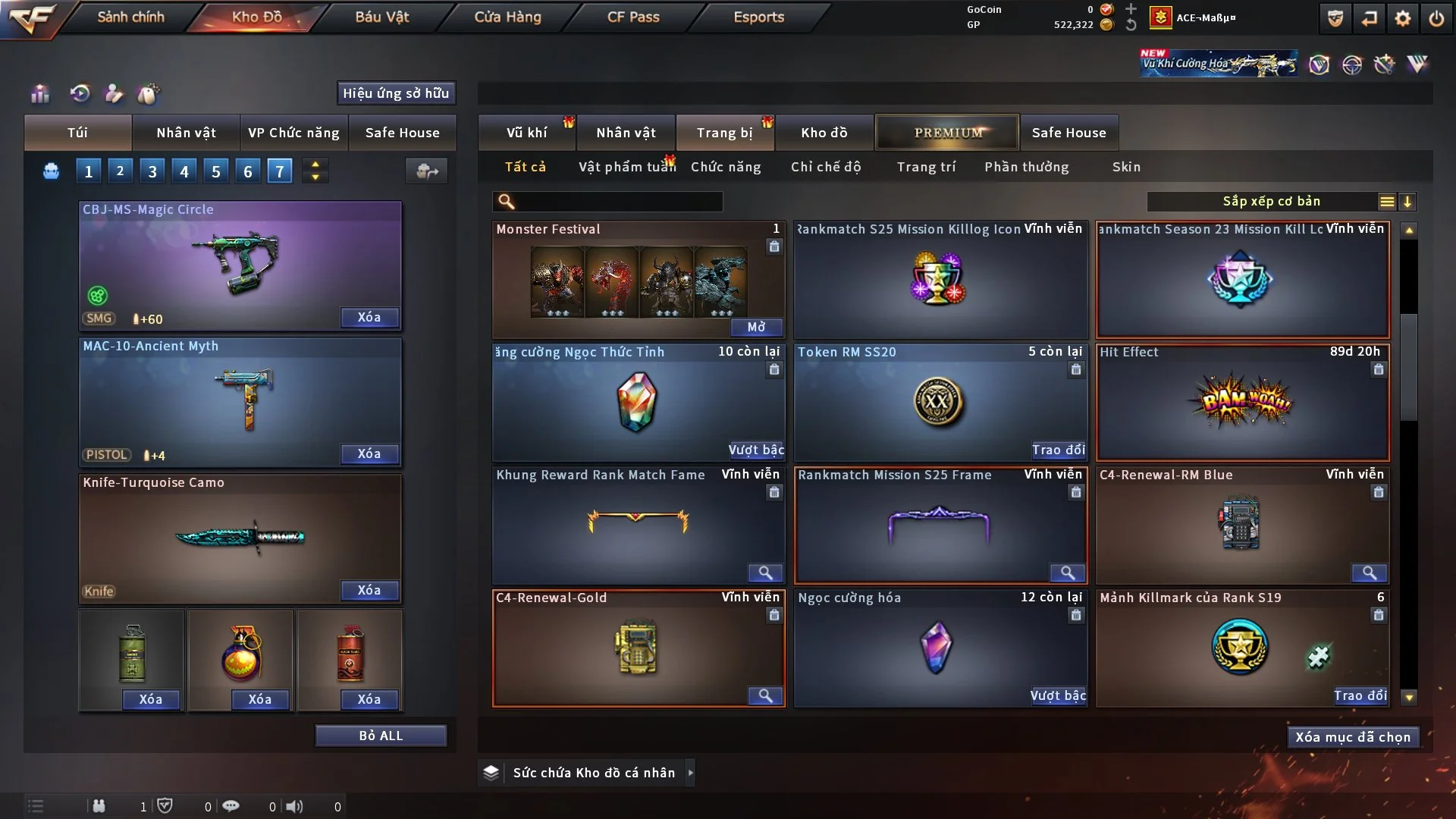Switch to the Vũ khí tab
Image resolution: width=1456 pixels, height=819 pixels.
click(526, 133)
